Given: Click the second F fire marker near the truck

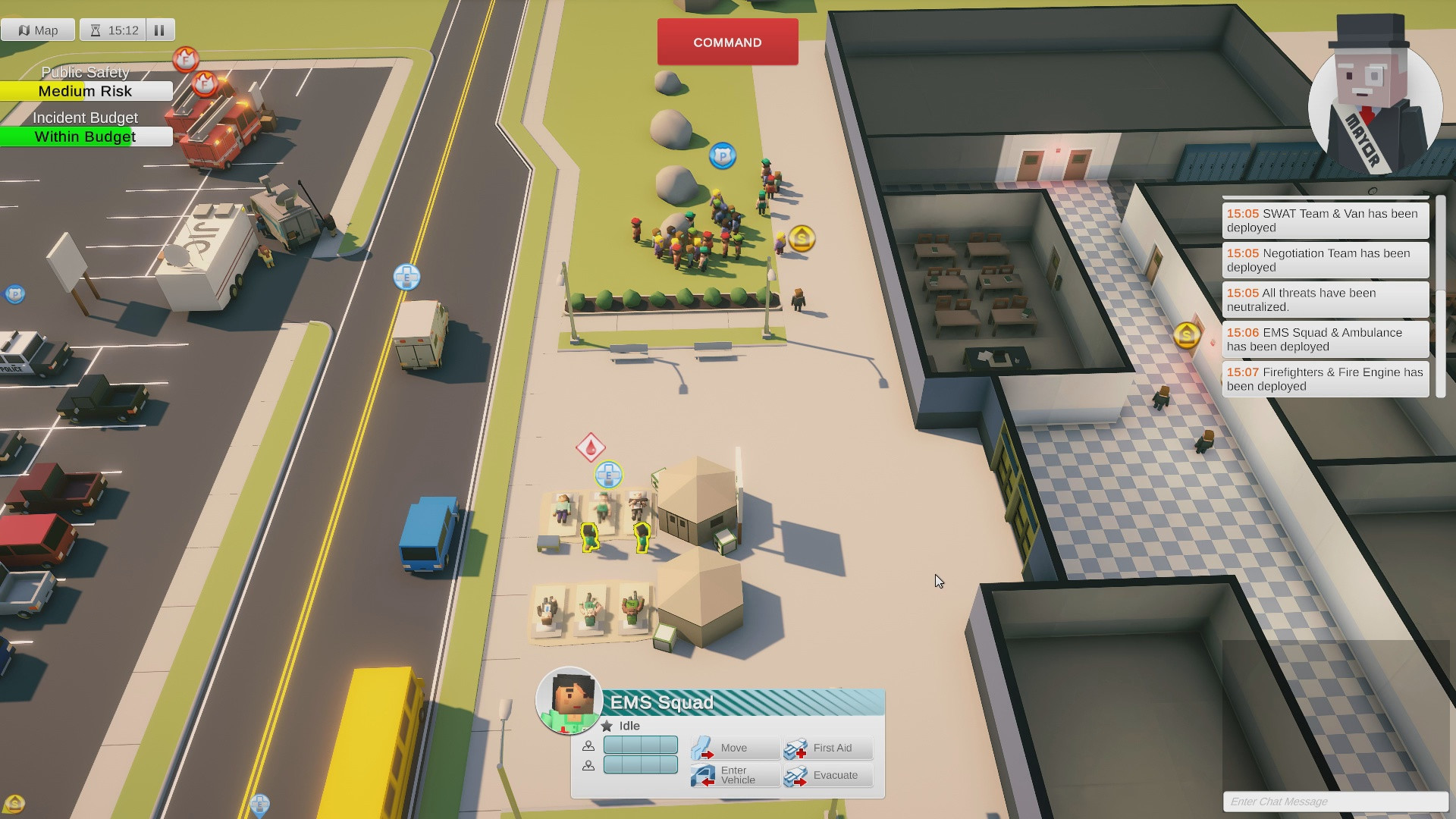Looking at the screenshot, I should click(x=205, y=83).
